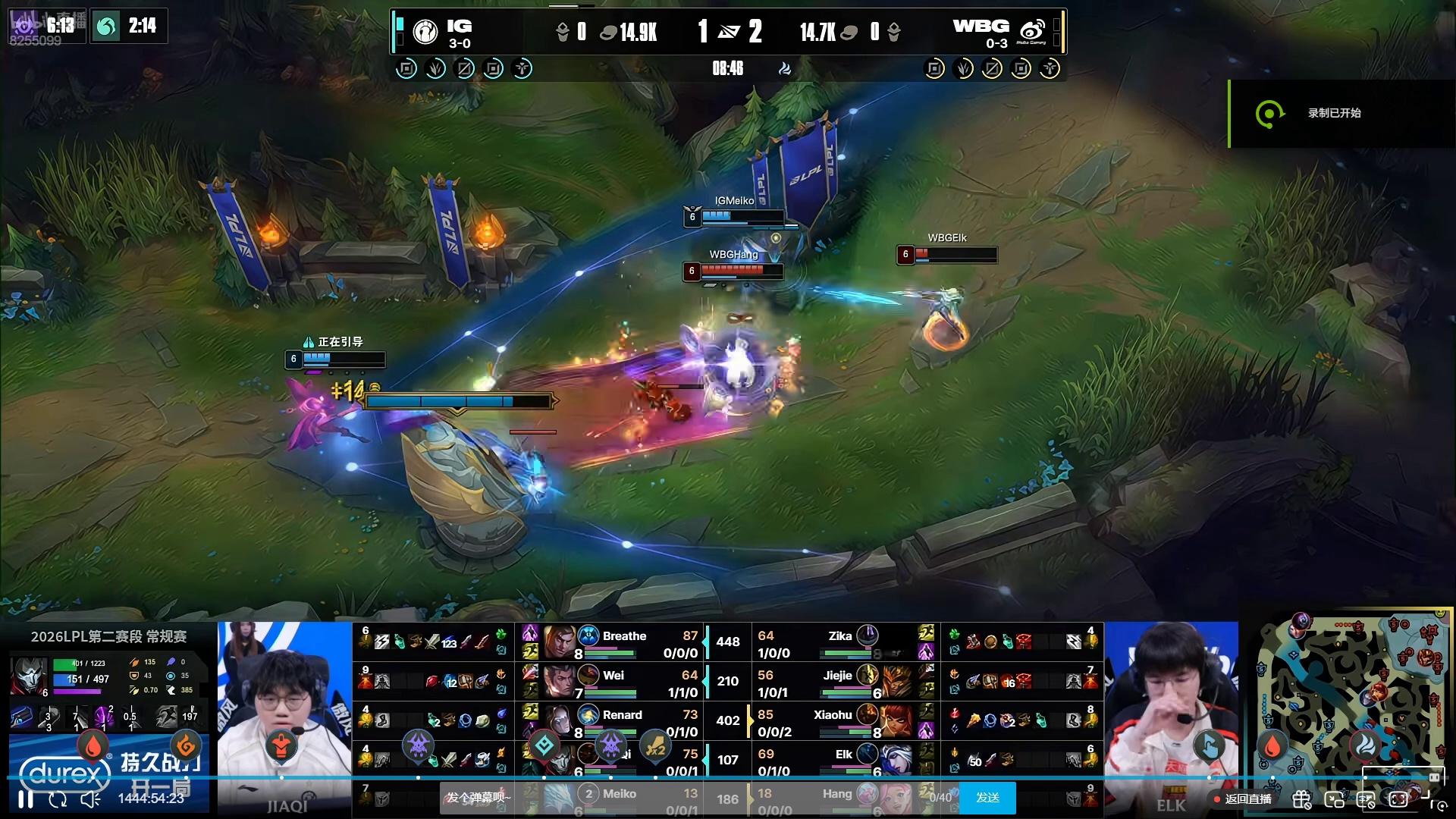Click the blue 发送 send button
The width and height of the screenshot is (1456, 819).
tap(987, 798)
